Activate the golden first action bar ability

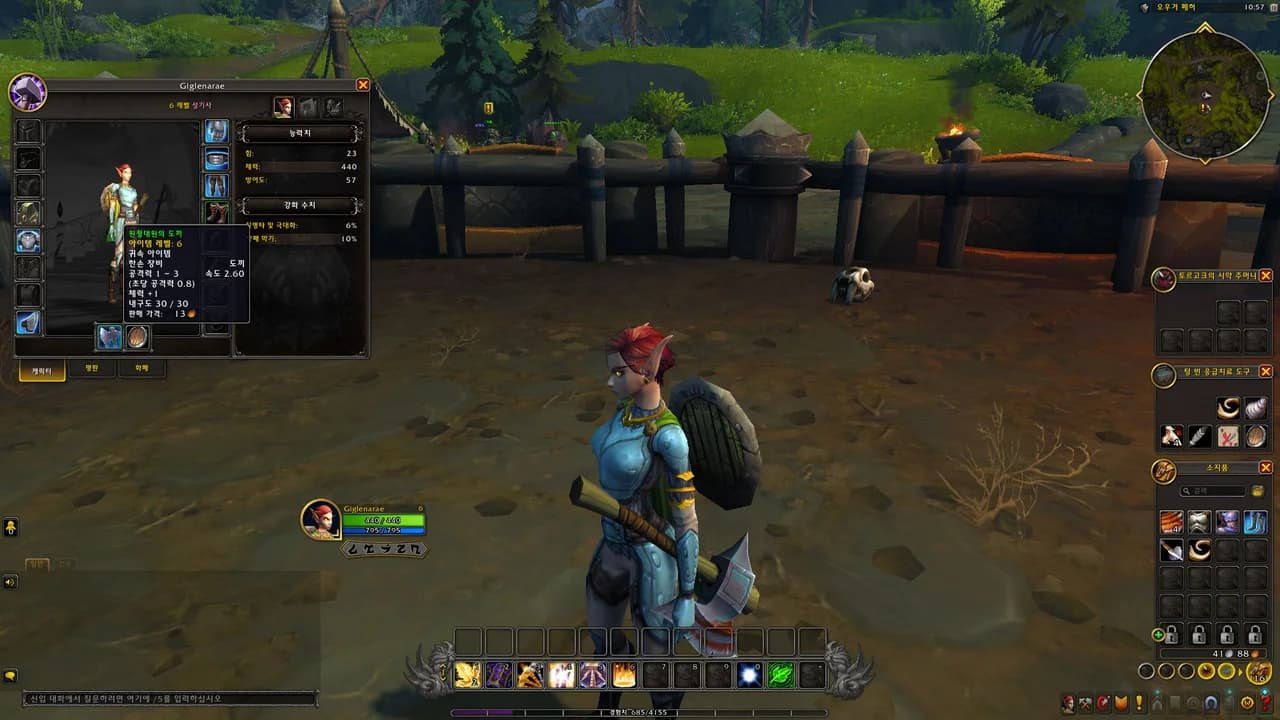(468, 676)
